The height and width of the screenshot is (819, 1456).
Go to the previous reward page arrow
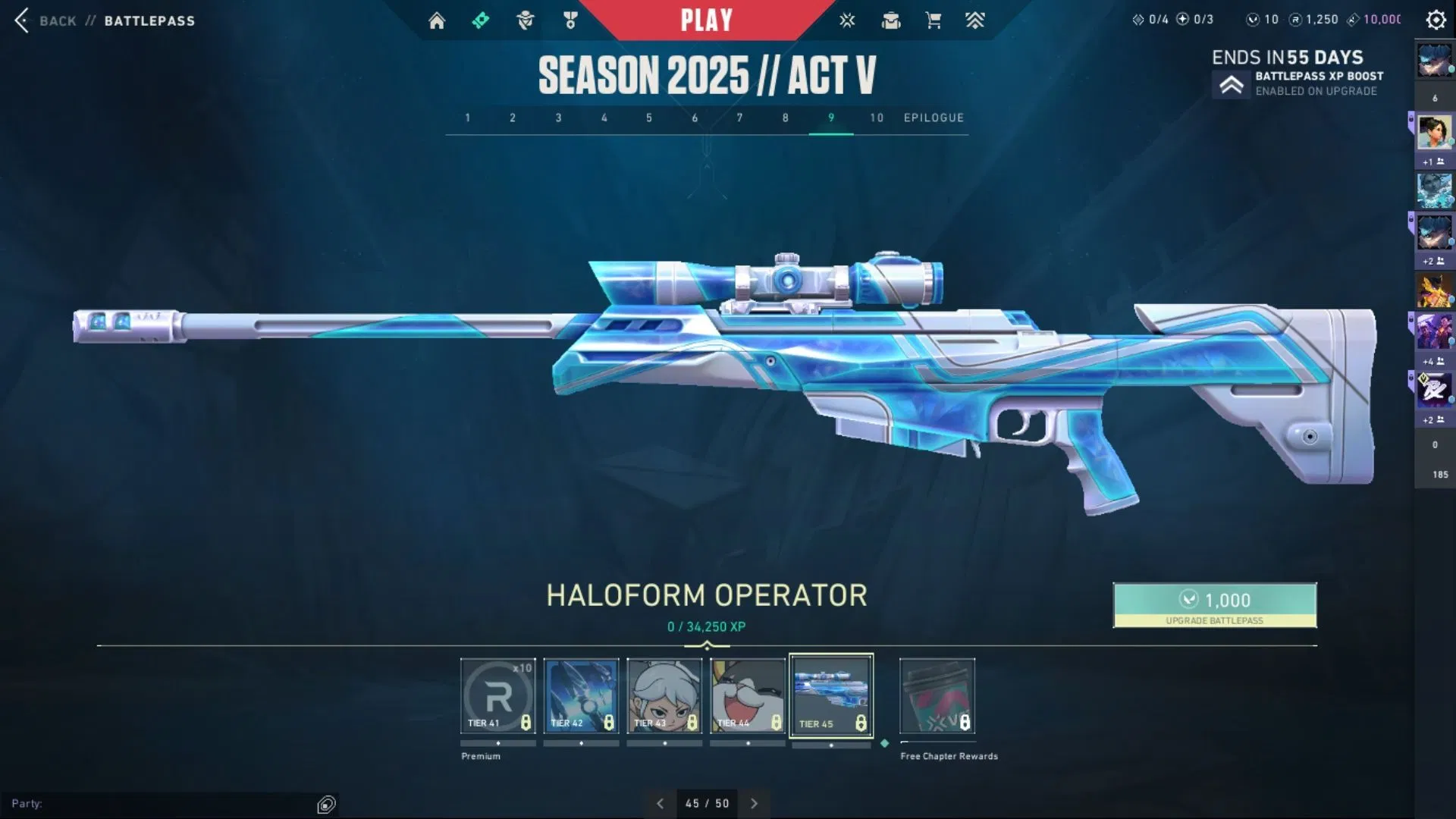pyautogui.click(x=660, y=803)
